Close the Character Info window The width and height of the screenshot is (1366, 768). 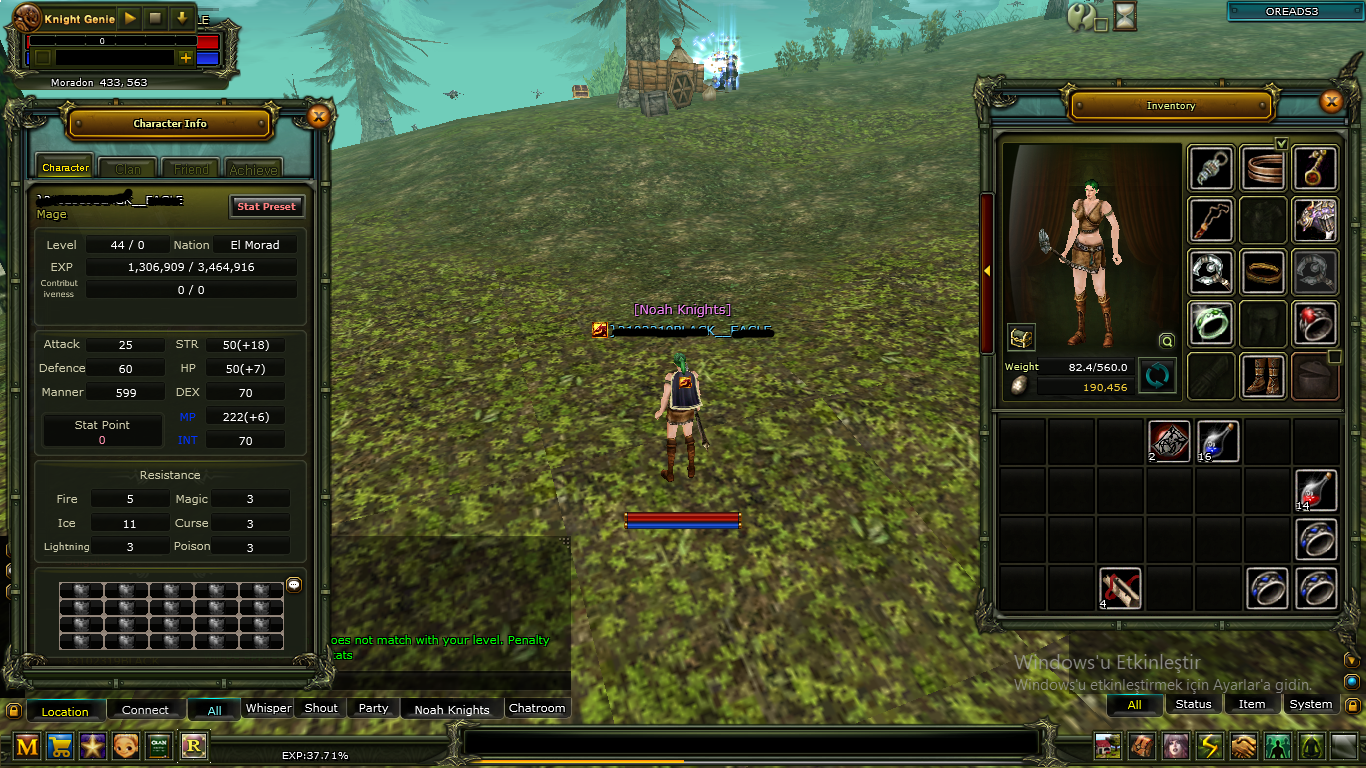tap(318, 117)
